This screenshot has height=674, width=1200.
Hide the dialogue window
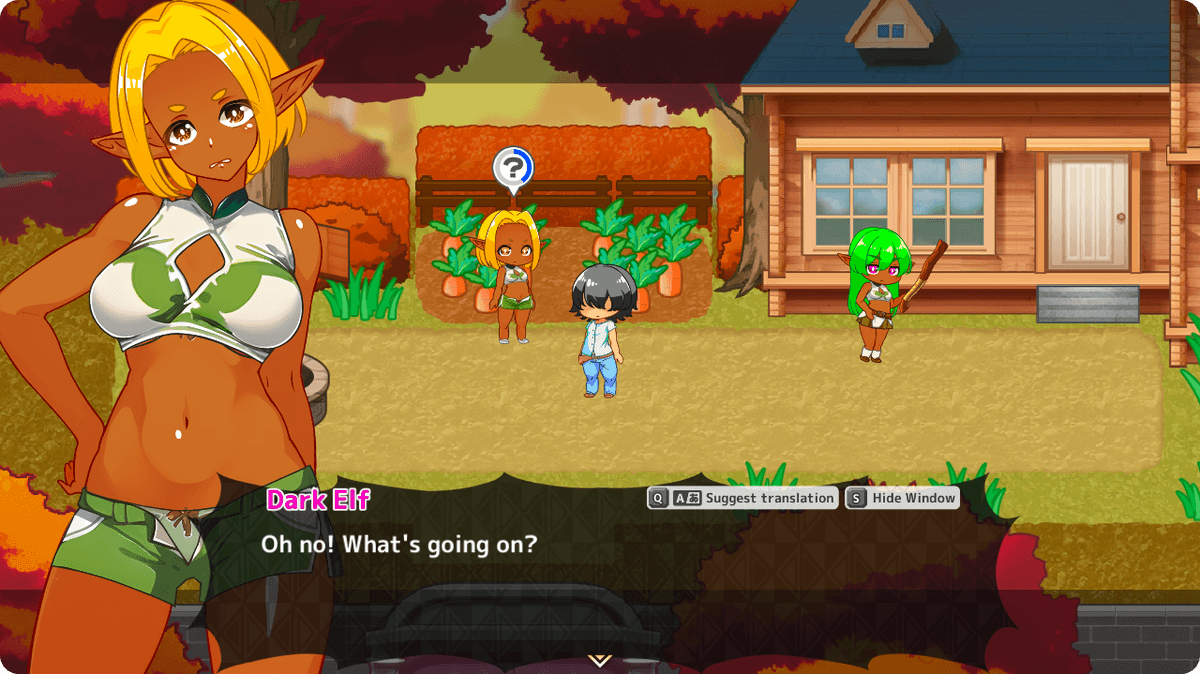[x=902, y=498]
